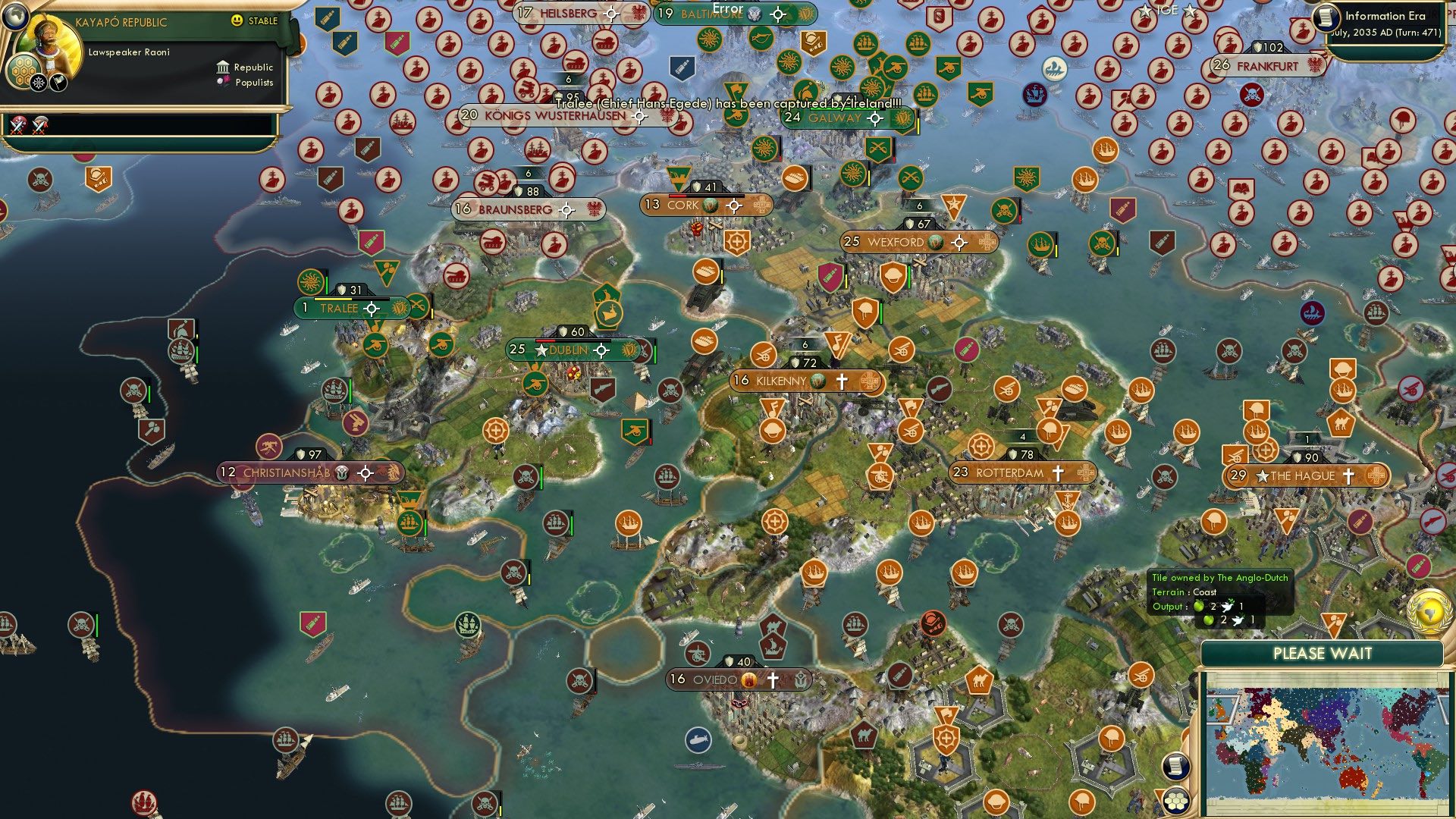Click the PLEASE WAIT button
Screen dimensions: 1456x819
1323,653
